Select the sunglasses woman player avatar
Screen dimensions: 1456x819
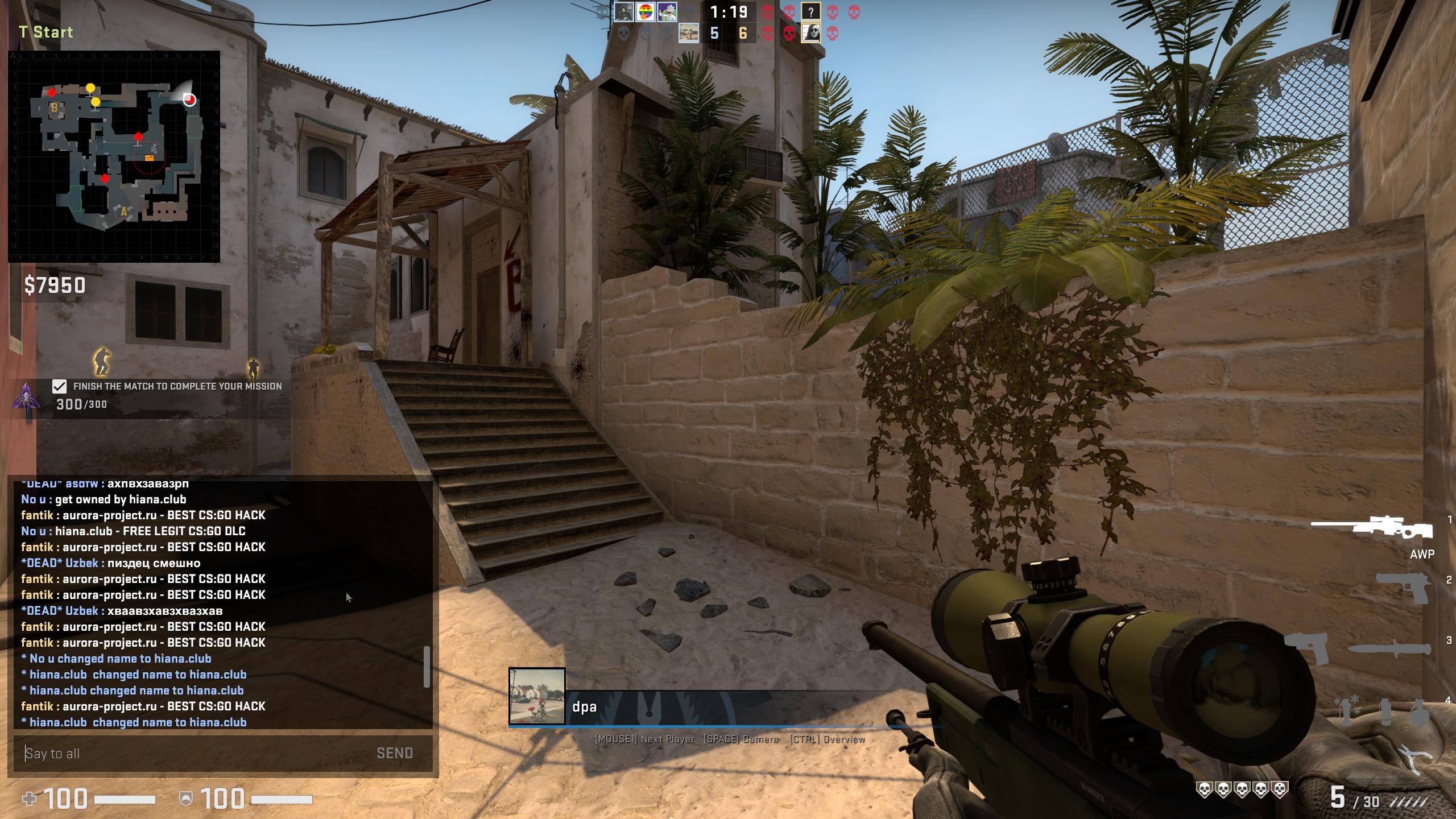810,34
